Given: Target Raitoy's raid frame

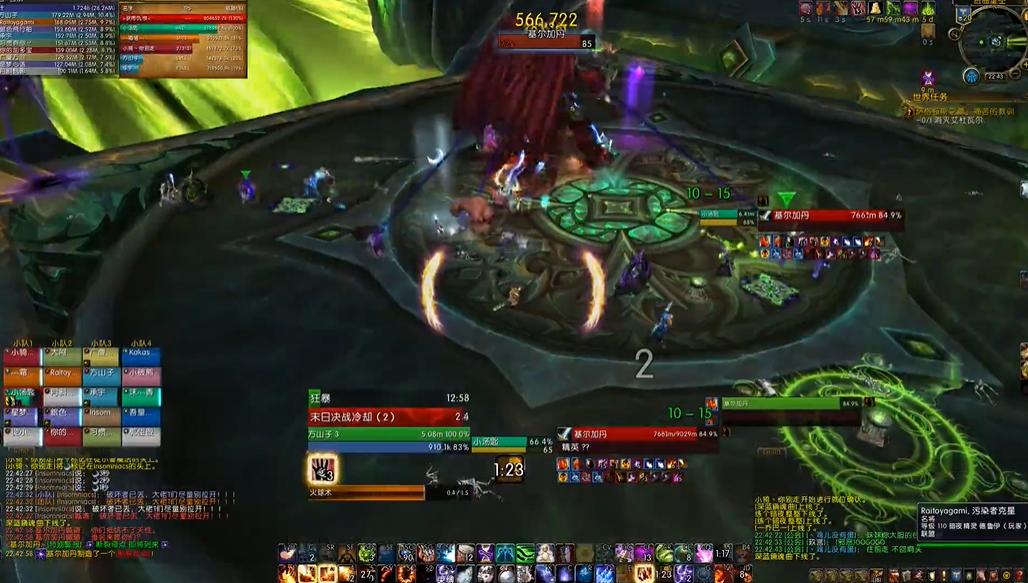Looking at the screenshot, I should click(x=62, y=374).
